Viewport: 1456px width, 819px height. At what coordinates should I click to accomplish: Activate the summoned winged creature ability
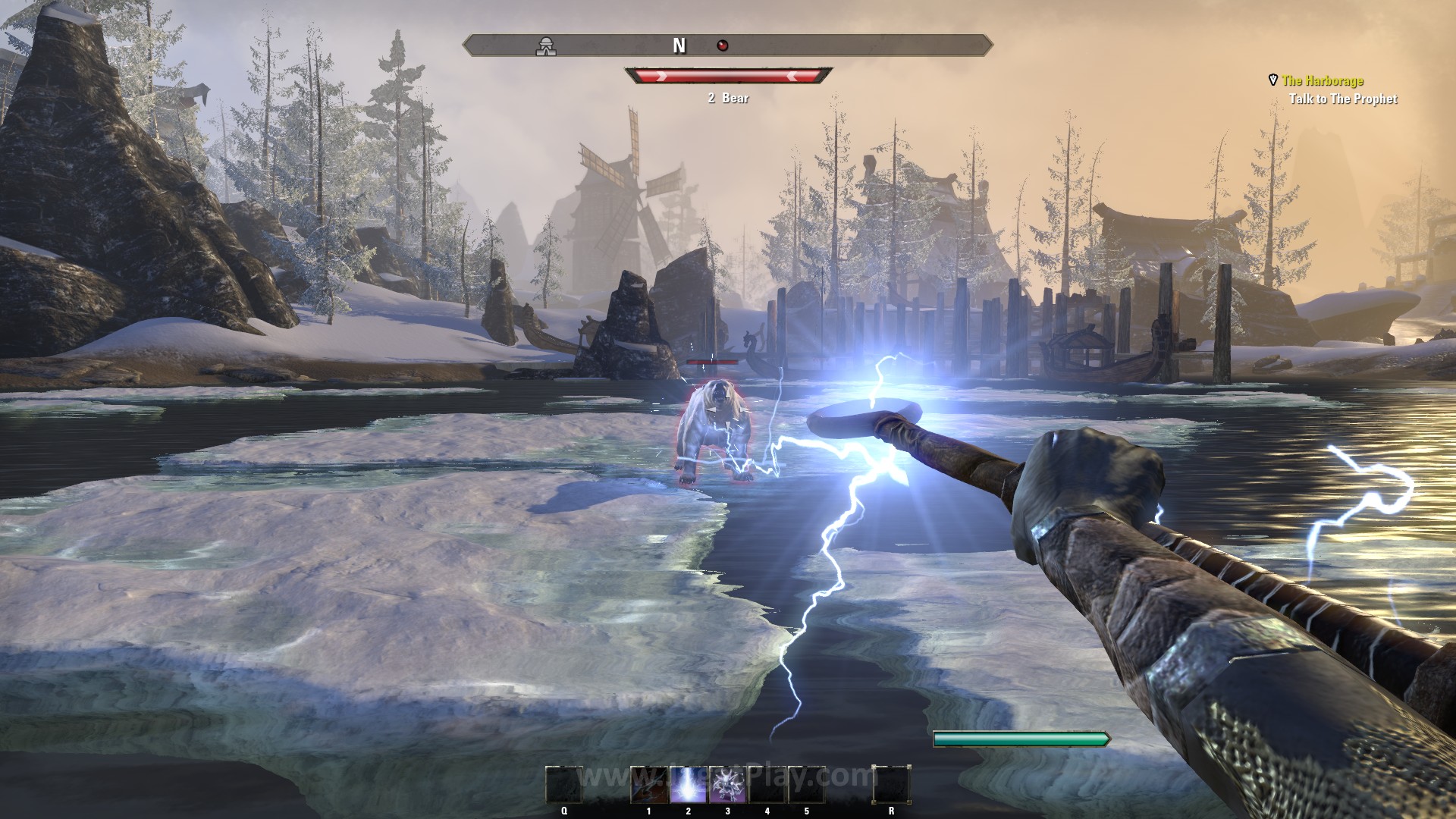click(x=728, y=784)
